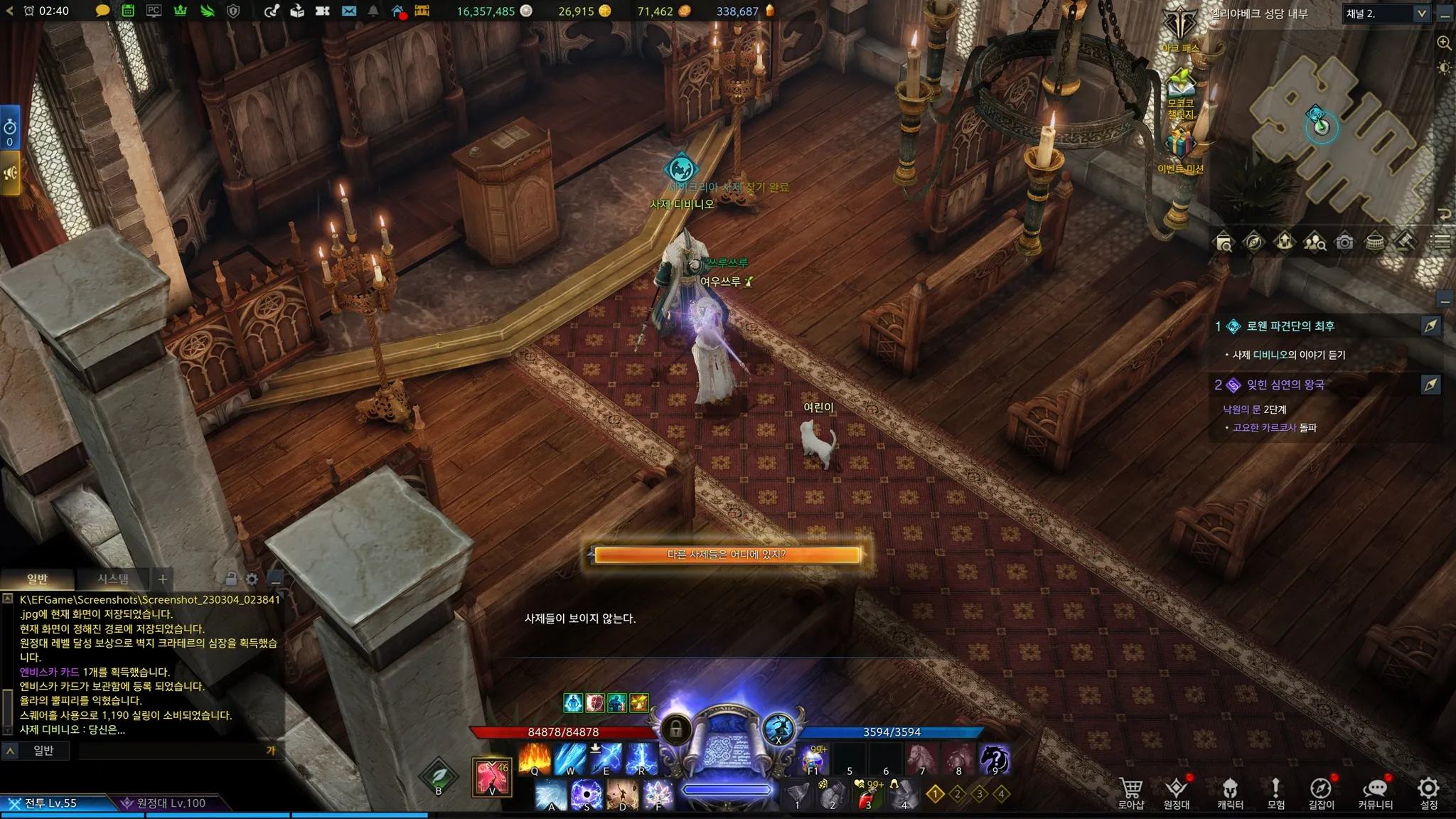Choose the dialogue option "다른 사제들은 어디에 있지?"
1456x819 pixels.
click(726, 555)
